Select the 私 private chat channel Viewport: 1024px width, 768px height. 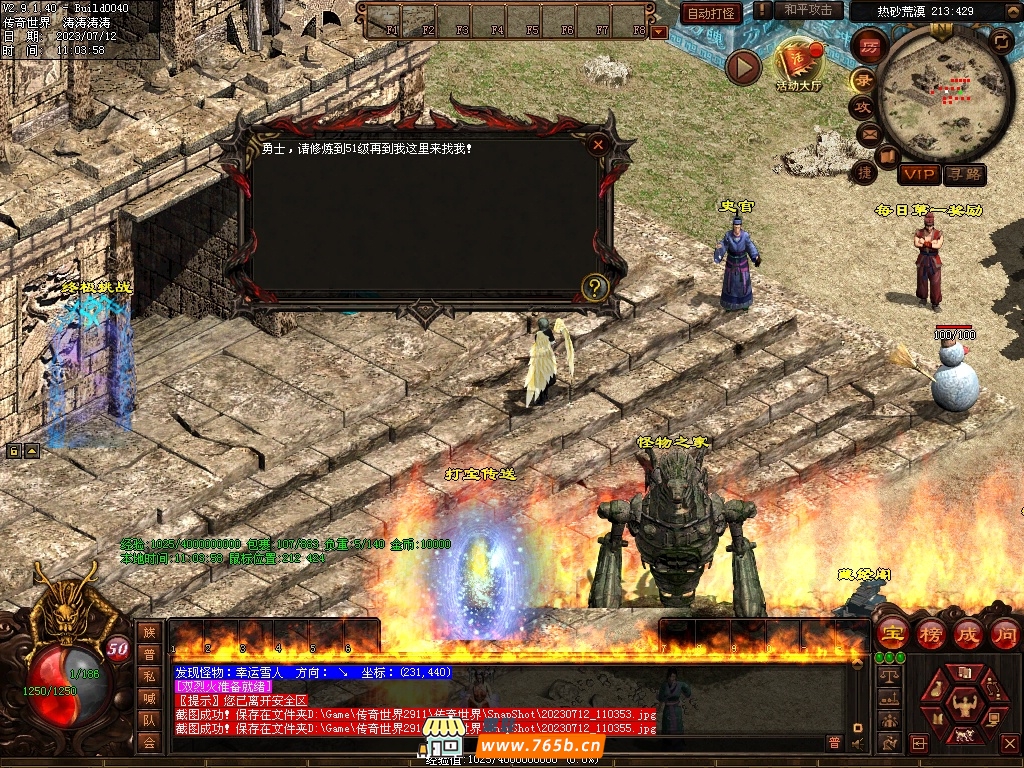[149, 676]
